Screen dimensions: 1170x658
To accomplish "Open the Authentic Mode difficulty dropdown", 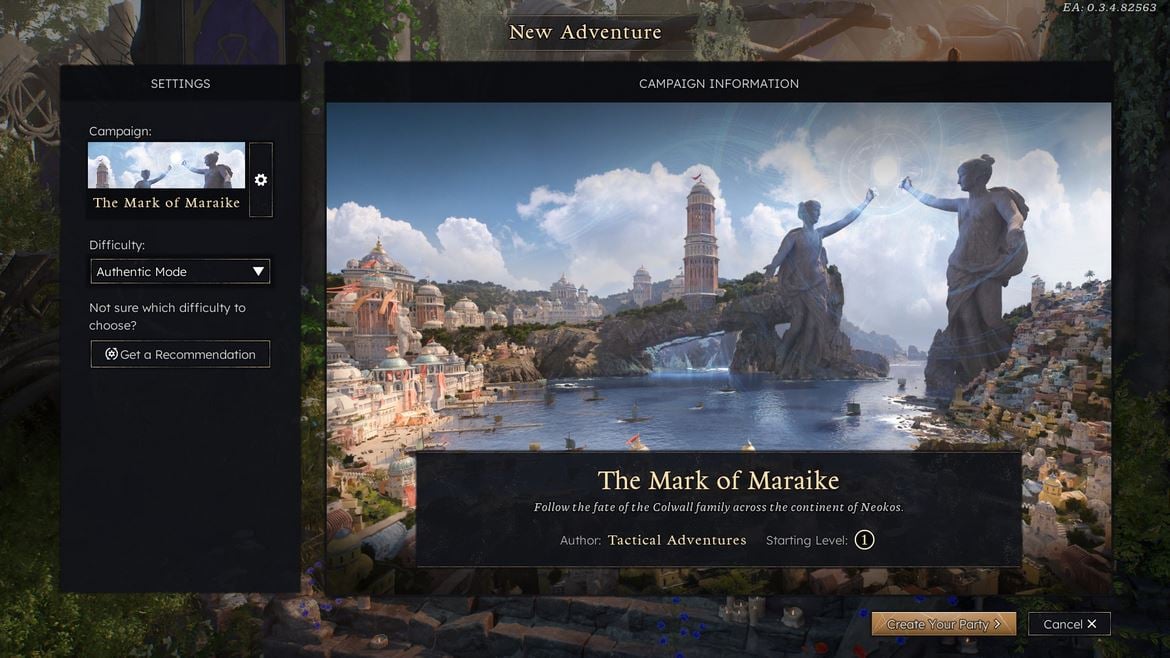I will coord(180,271).
